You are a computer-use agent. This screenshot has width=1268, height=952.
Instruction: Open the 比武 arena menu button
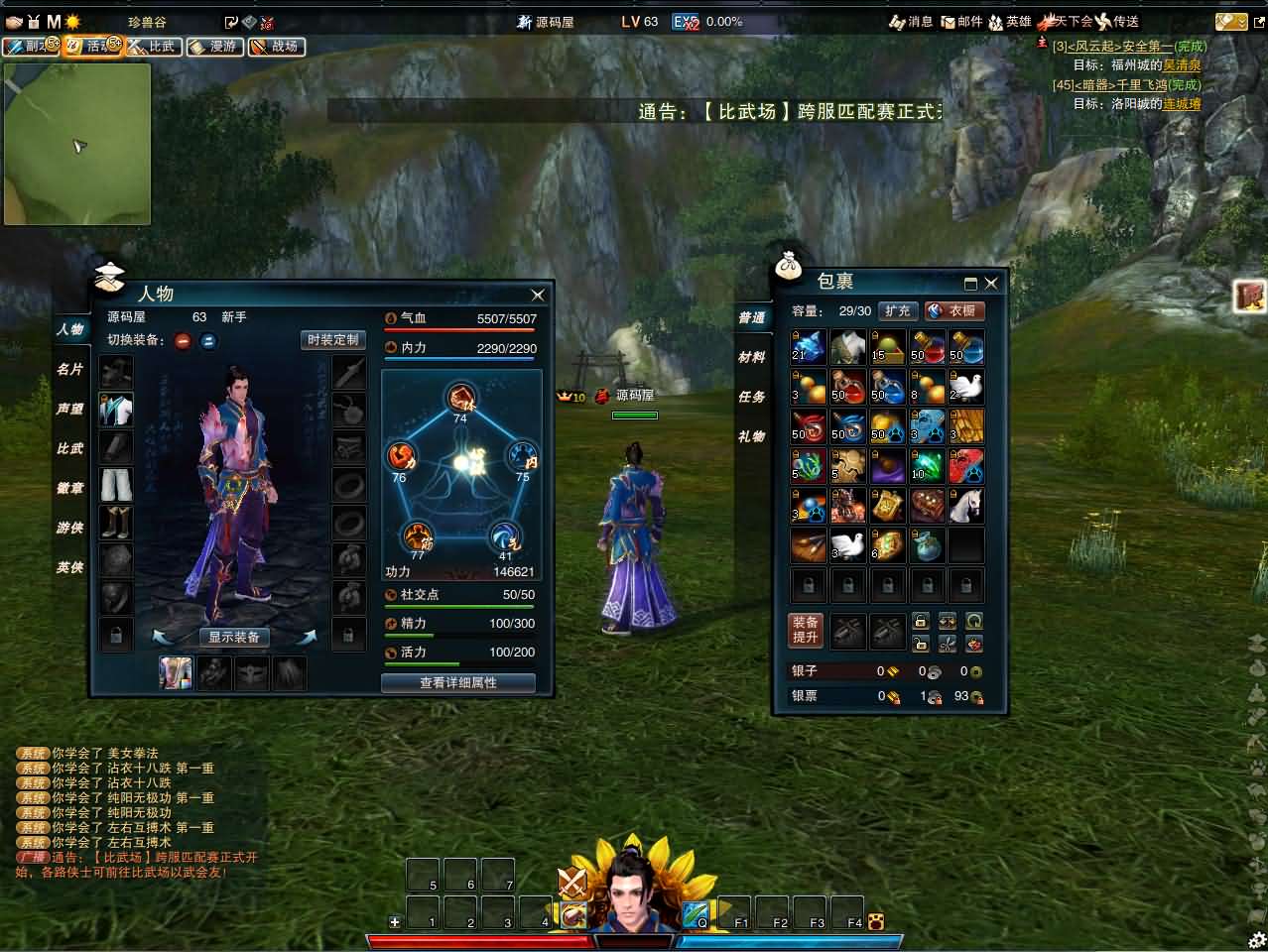click(x=153, y=46)
